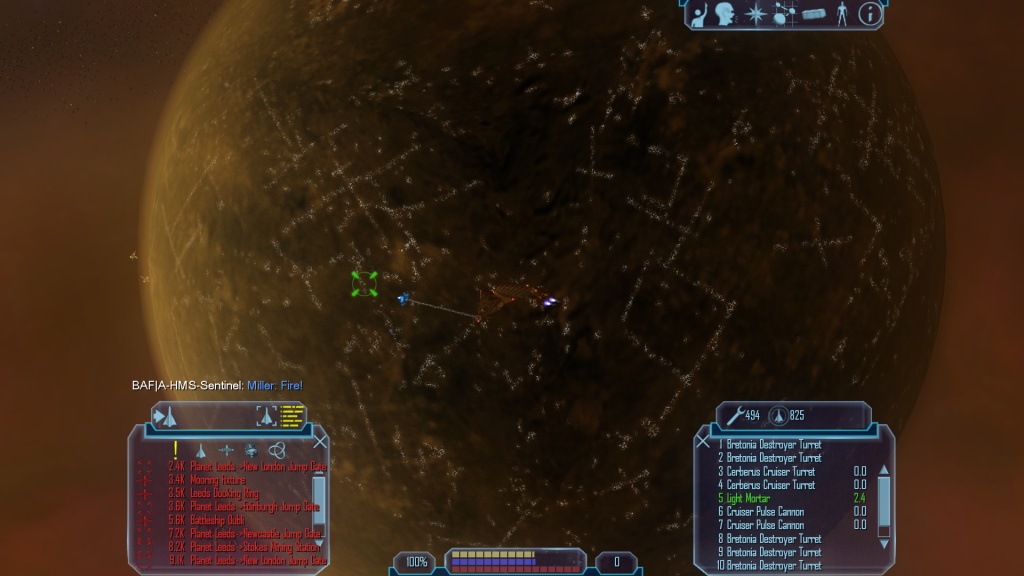Open the inventory cargo icon
This screenshot has height=576, width=1024.
(x=813, y=14)
